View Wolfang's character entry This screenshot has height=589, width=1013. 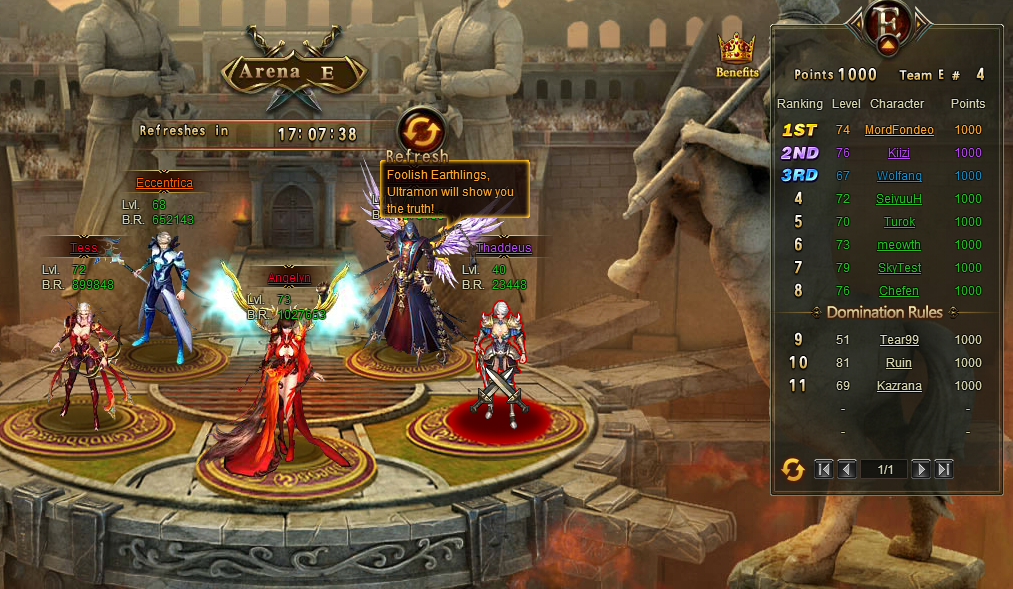click(899, 176)
